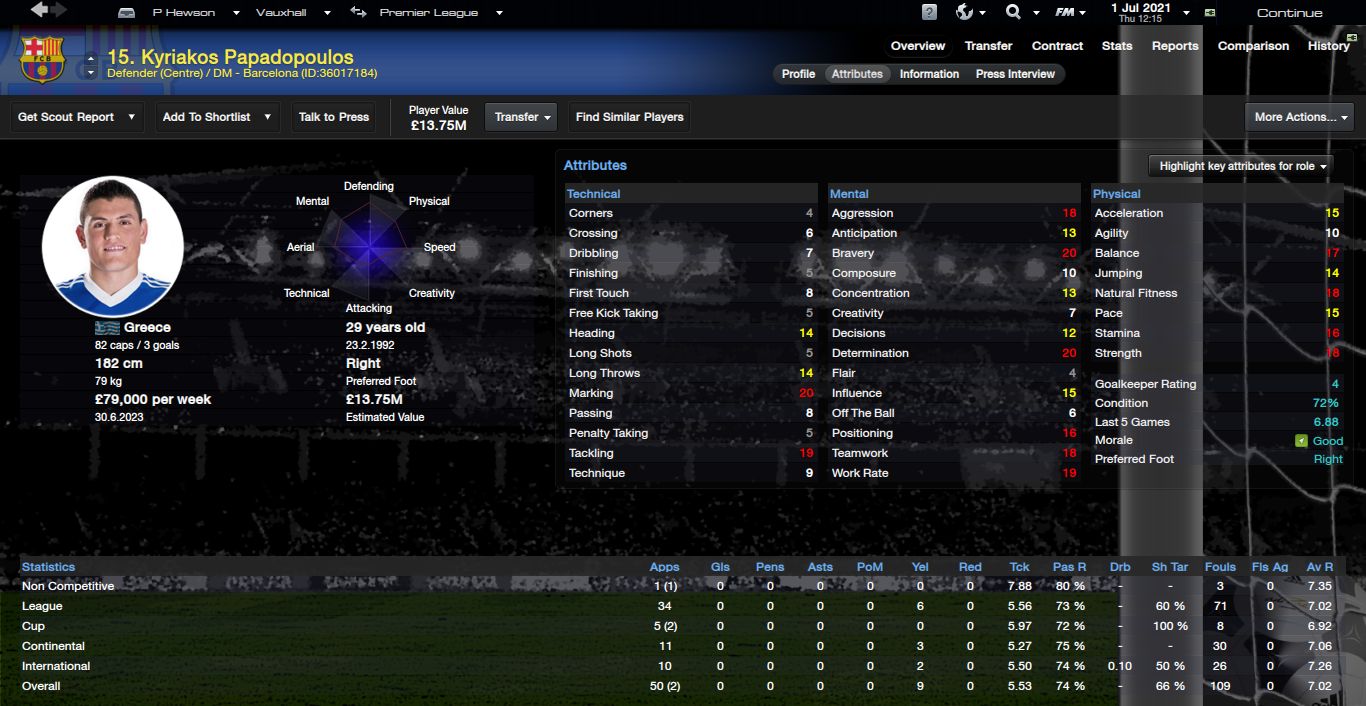
Task: Open the Transfer dropdown button
Action: tap(524, 117)
